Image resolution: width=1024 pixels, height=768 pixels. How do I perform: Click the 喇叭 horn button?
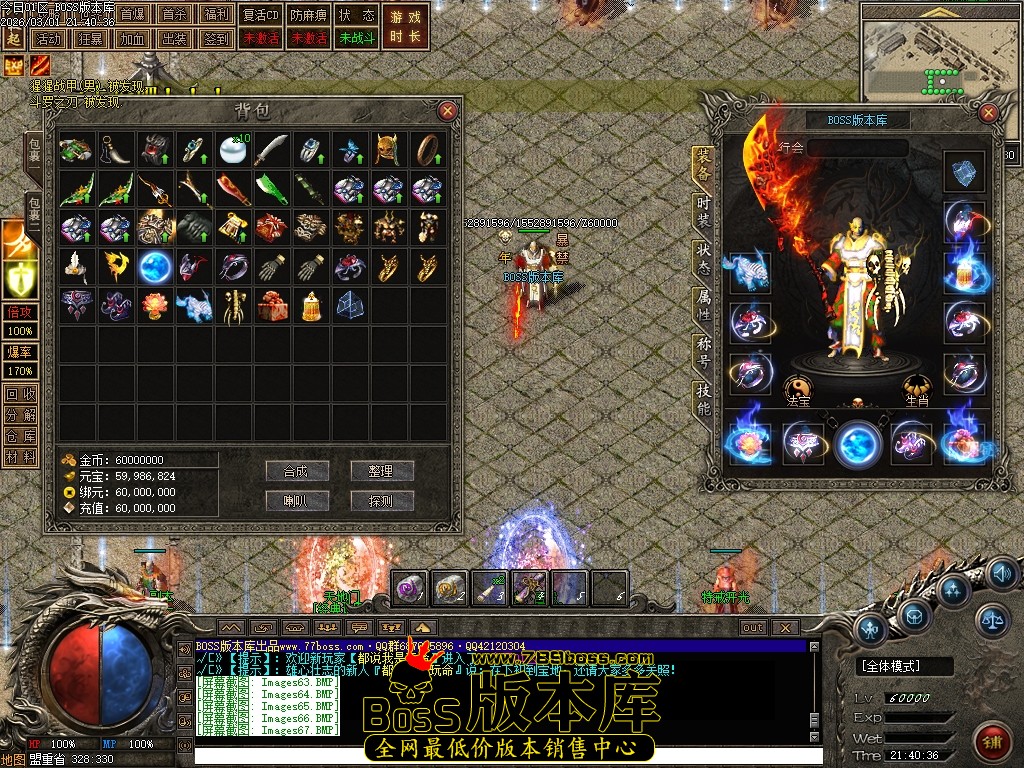coord(297,501)
